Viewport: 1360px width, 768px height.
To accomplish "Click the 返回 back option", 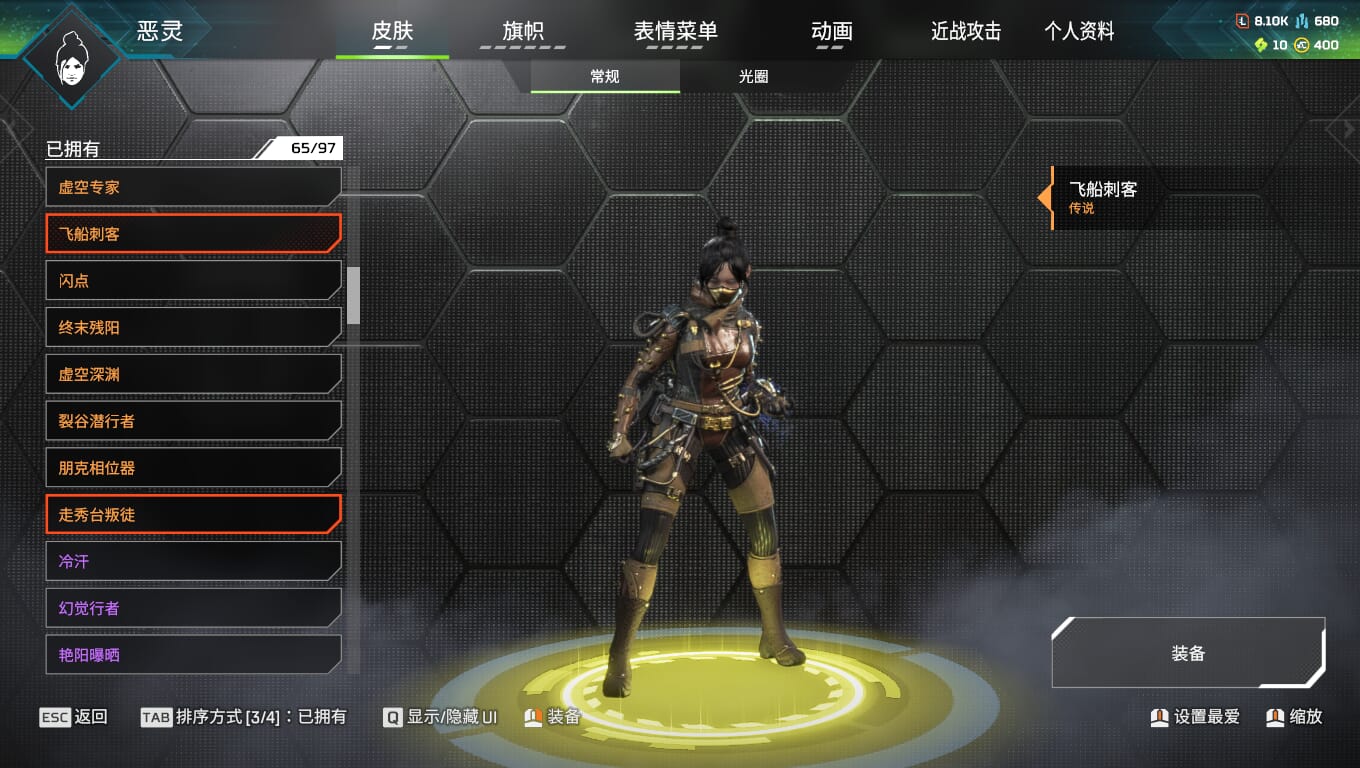I will tap(74, 717).
